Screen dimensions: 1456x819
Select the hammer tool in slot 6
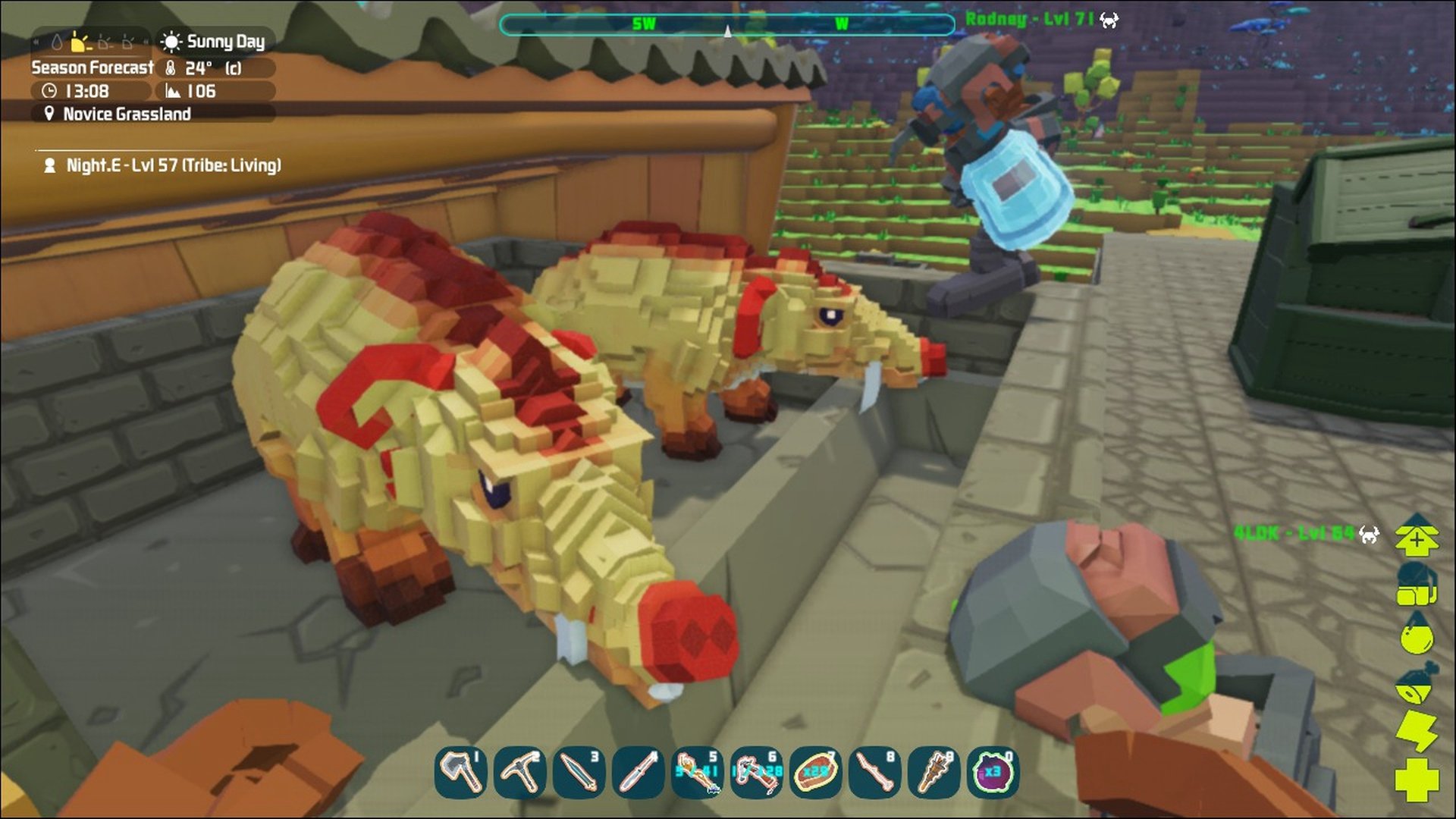757,772
